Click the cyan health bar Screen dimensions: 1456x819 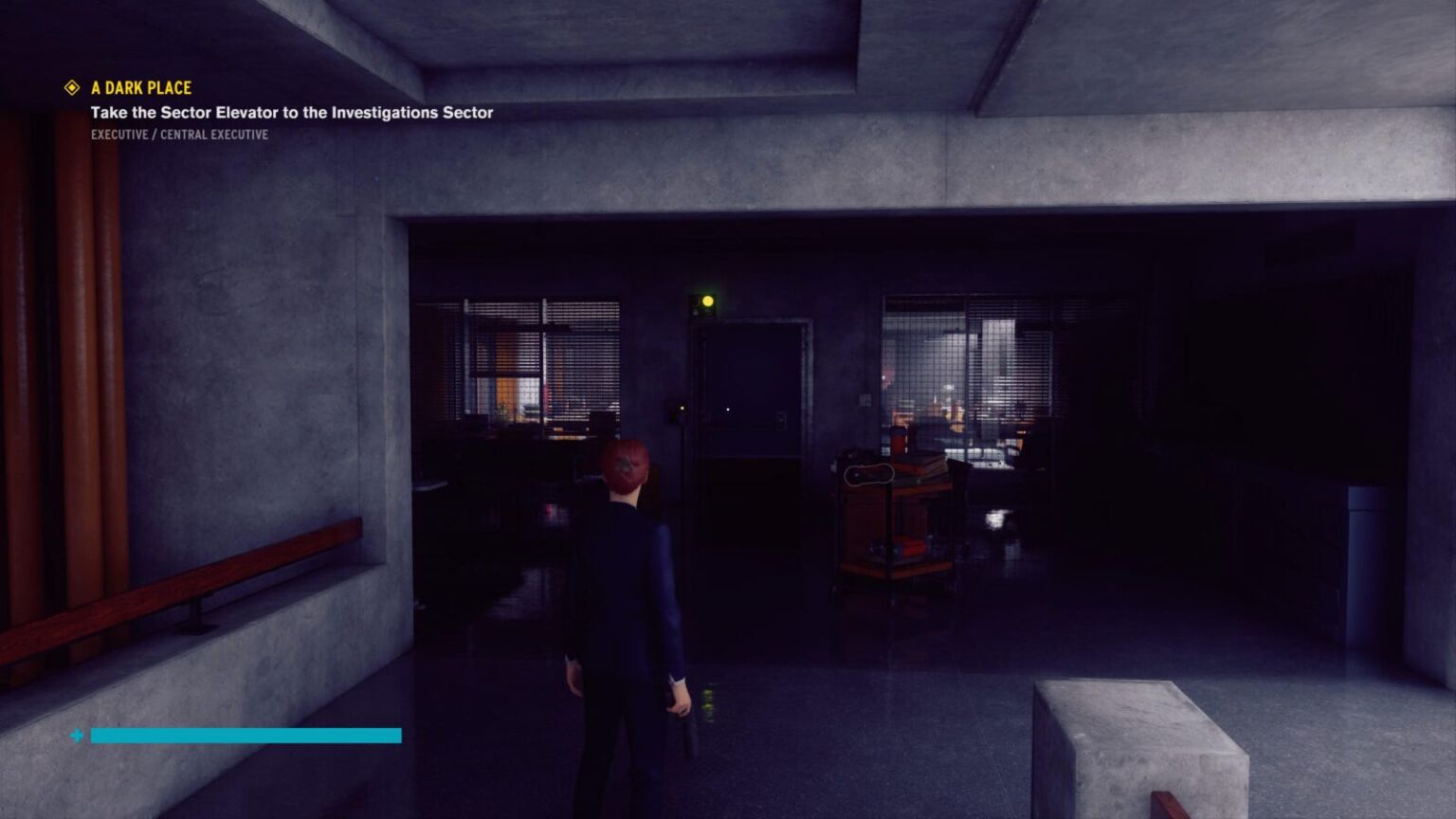point(245,736)
